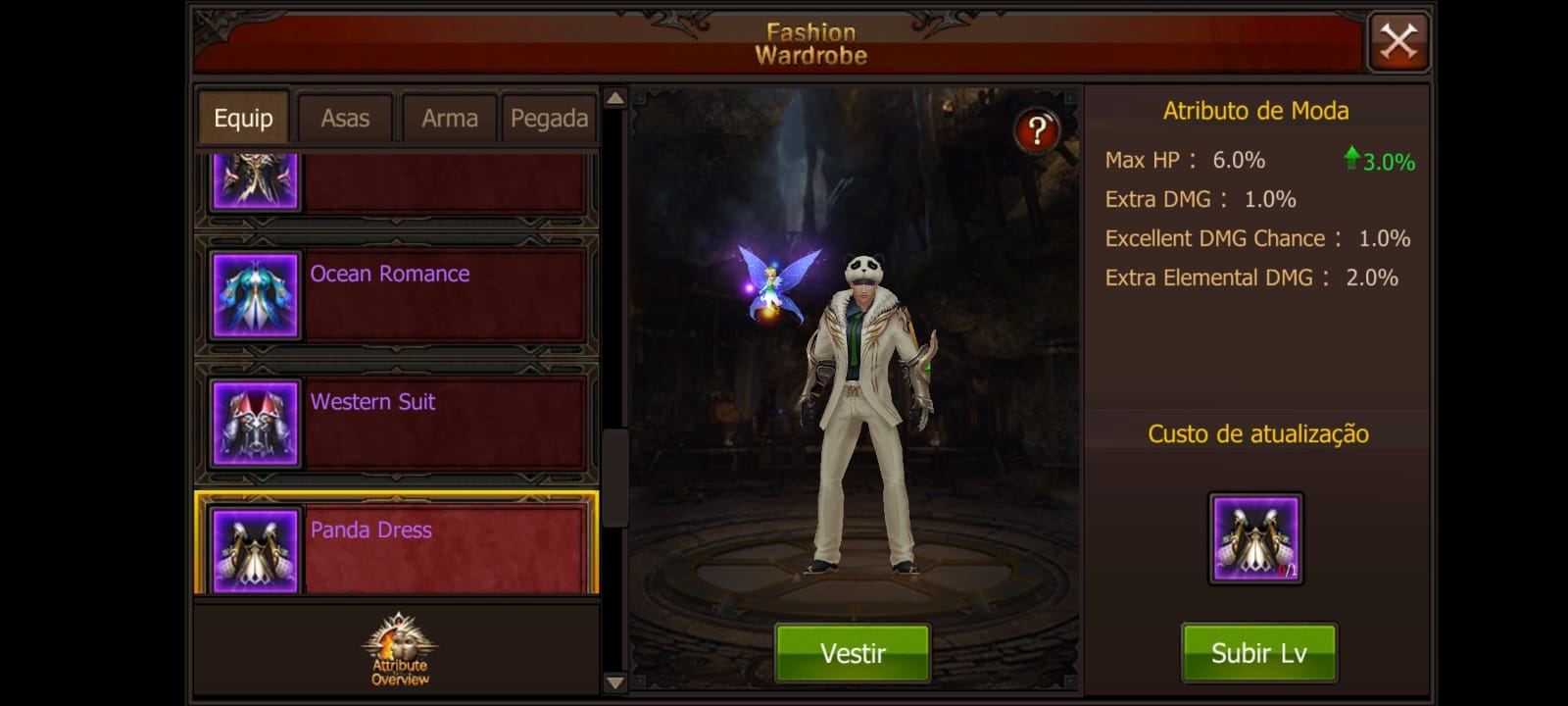
Task: Open the Attribute Overview
Action: click(x=399, y=650)
